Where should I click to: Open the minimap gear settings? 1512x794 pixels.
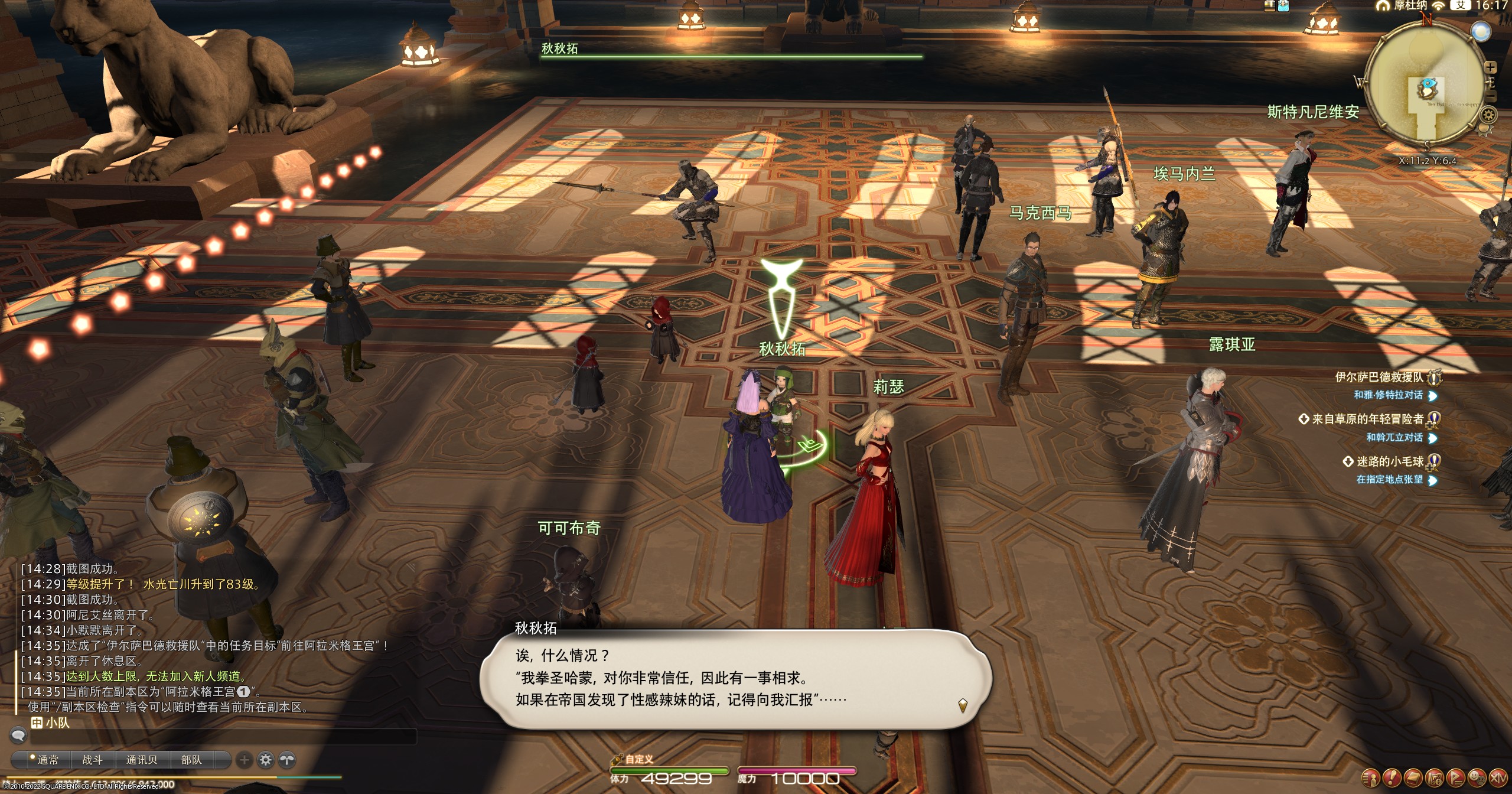[1488, 114]
